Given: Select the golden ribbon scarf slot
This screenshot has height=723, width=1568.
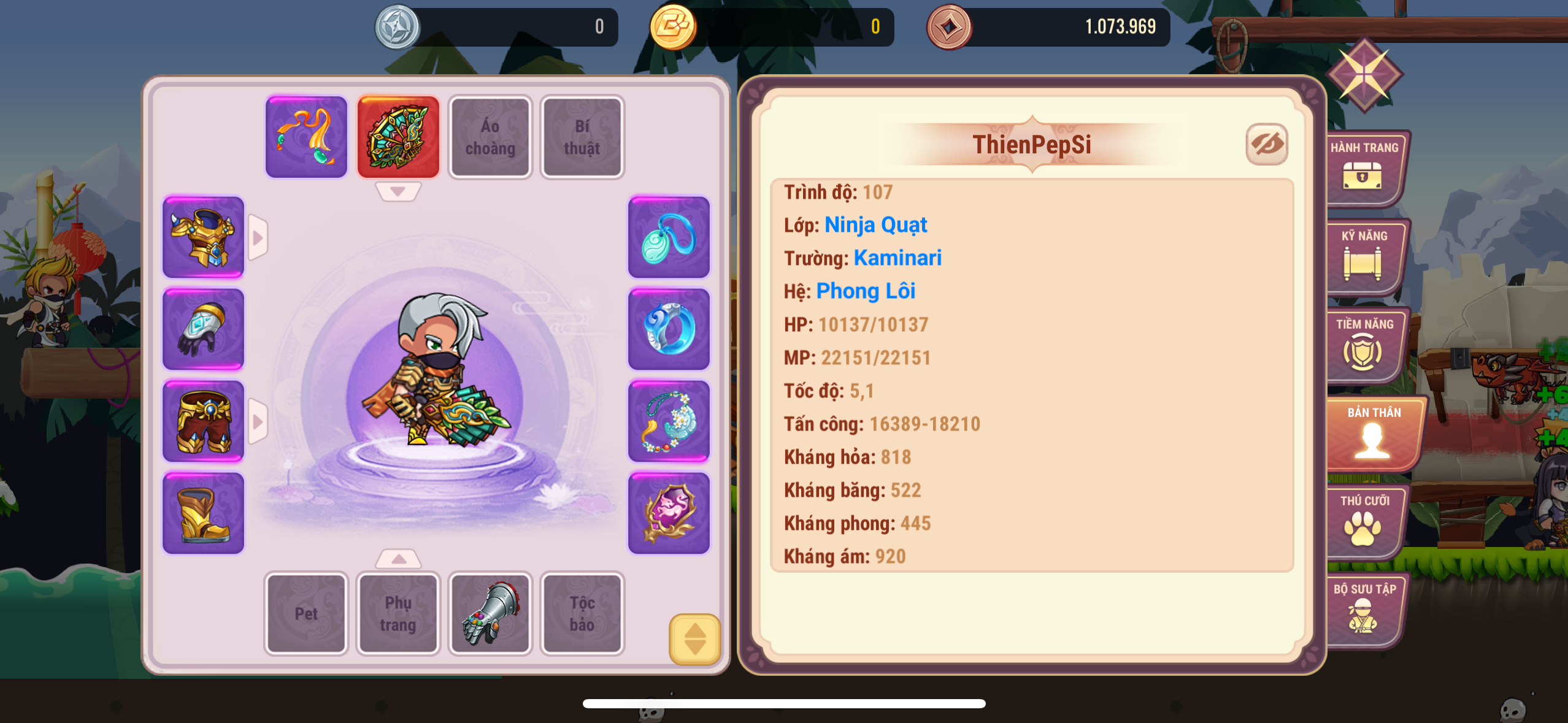Looking at the screenshot, I should click(x=306, y=137).
